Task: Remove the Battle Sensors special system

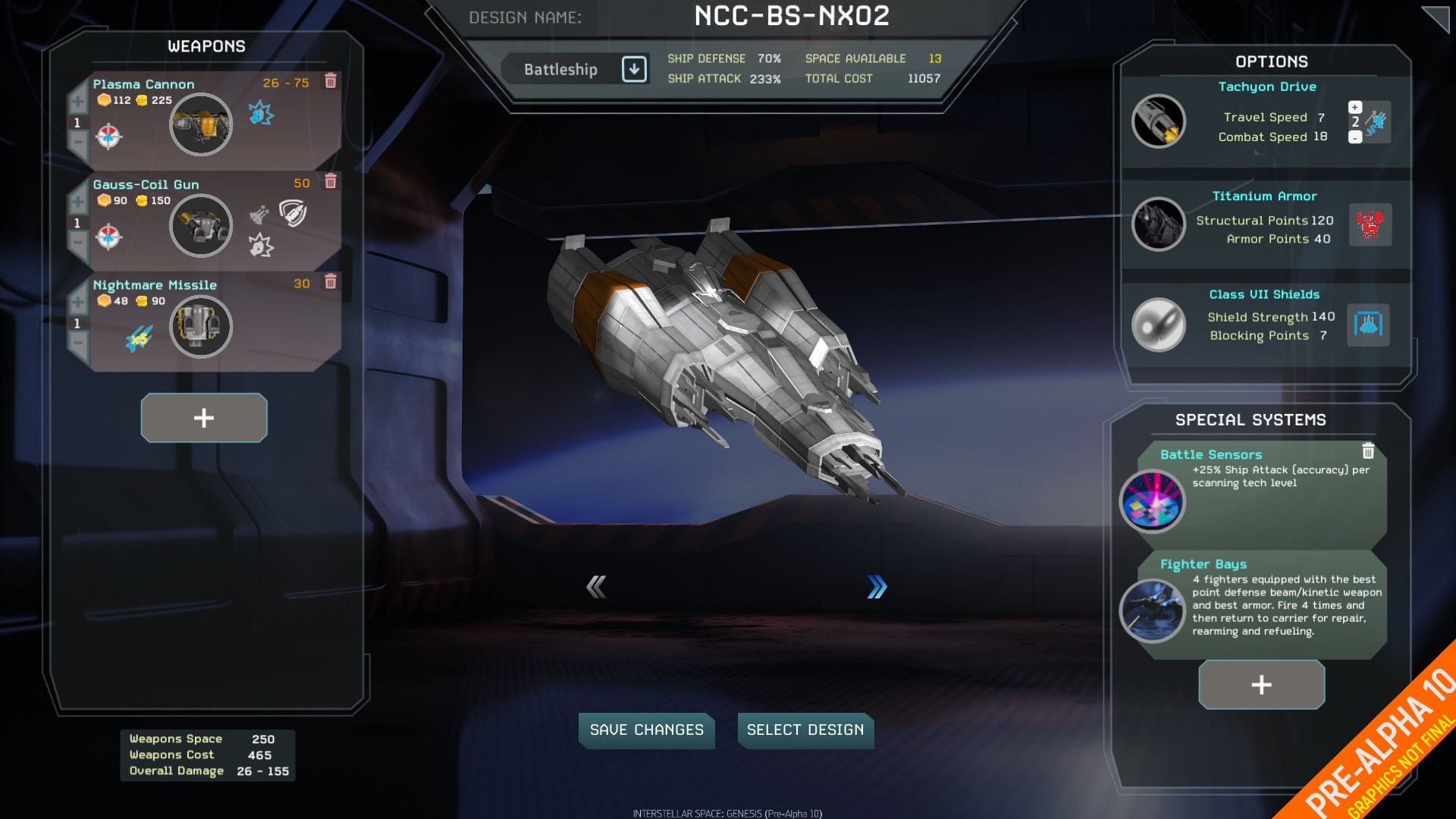Action: (x=1368, y=451)
